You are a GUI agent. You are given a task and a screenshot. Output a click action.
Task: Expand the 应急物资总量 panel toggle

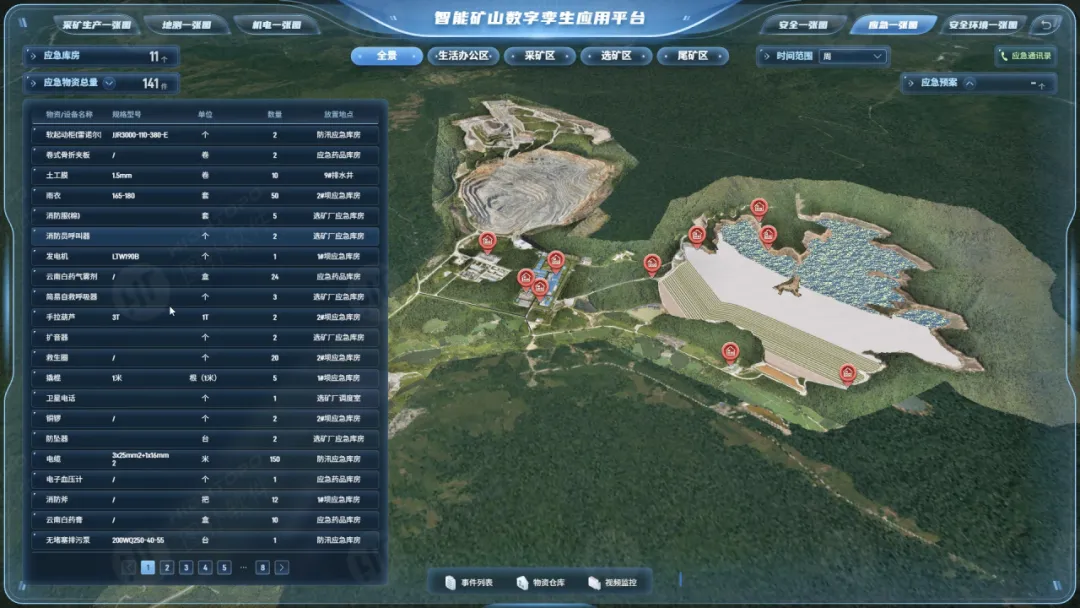coord(109,83)
